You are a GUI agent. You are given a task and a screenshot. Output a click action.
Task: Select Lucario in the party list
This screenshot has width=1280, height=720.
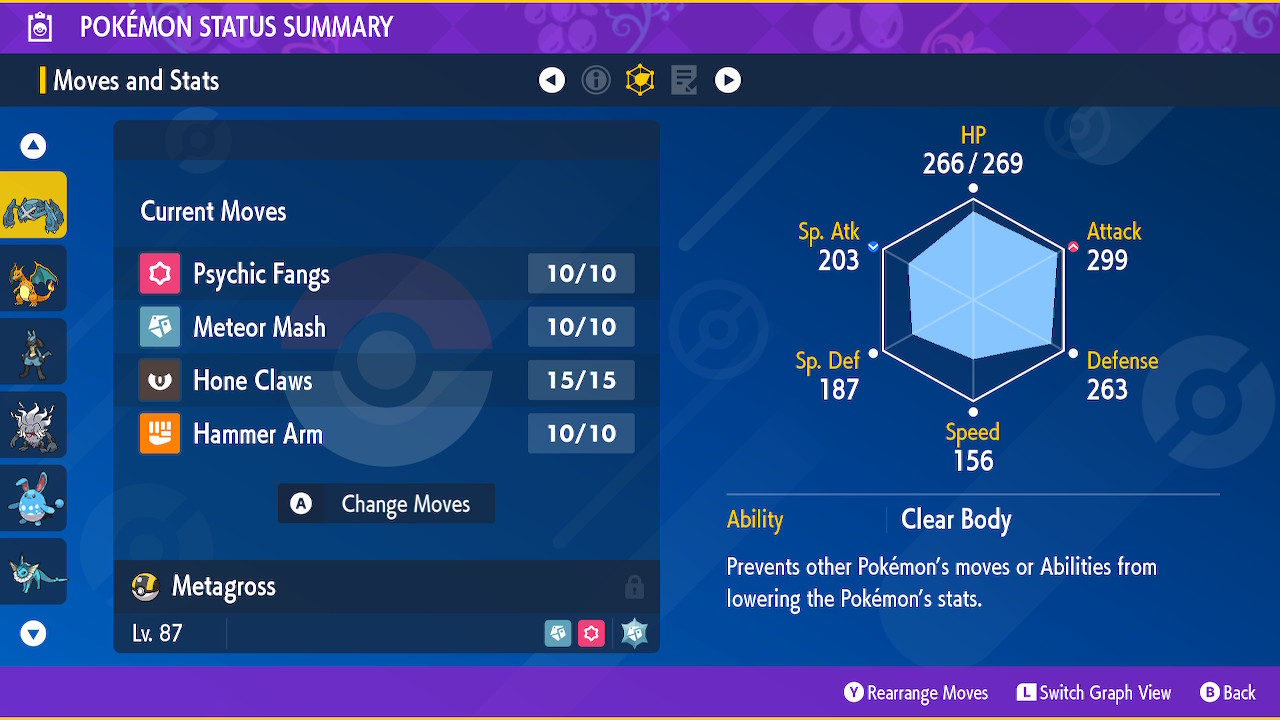(x=34, y=351)
